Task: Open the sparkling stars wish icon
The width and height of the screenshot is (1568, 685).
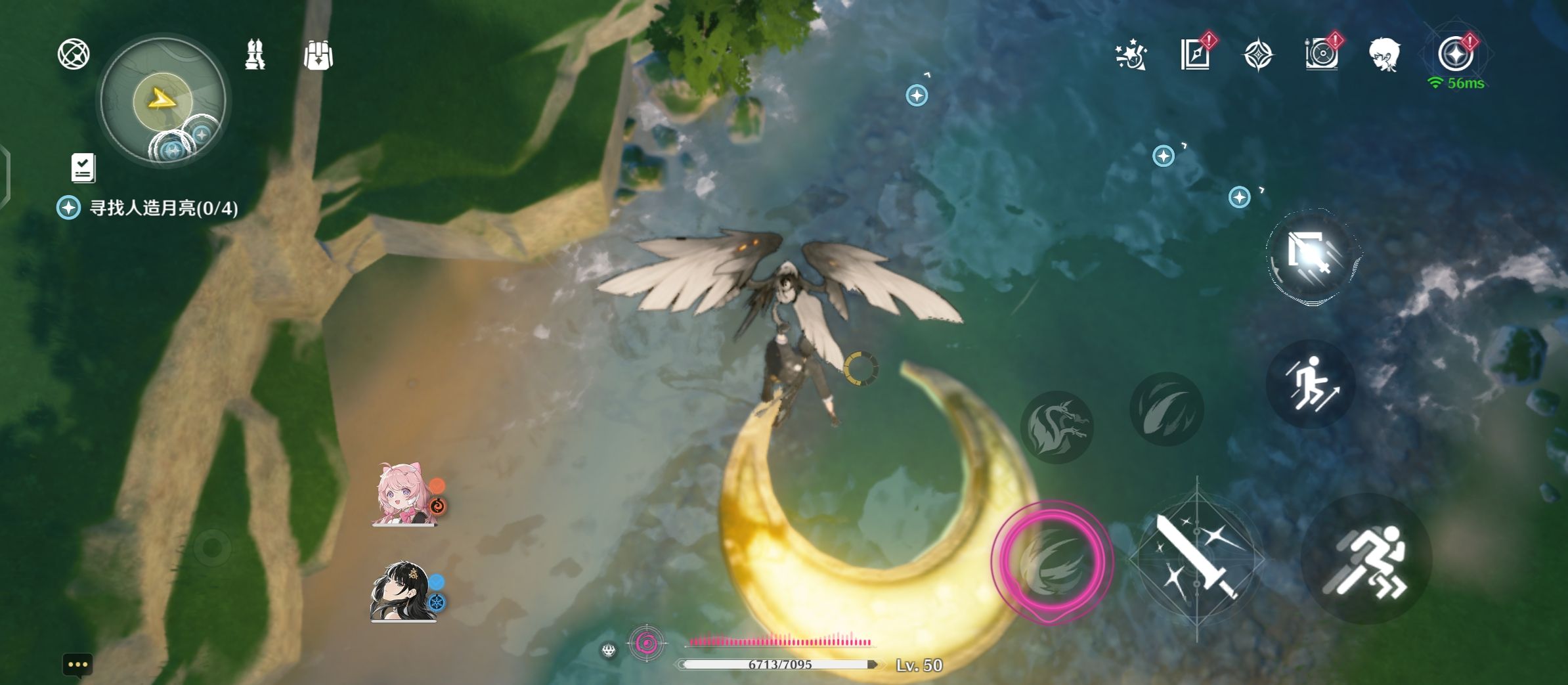Action: 1131,55
